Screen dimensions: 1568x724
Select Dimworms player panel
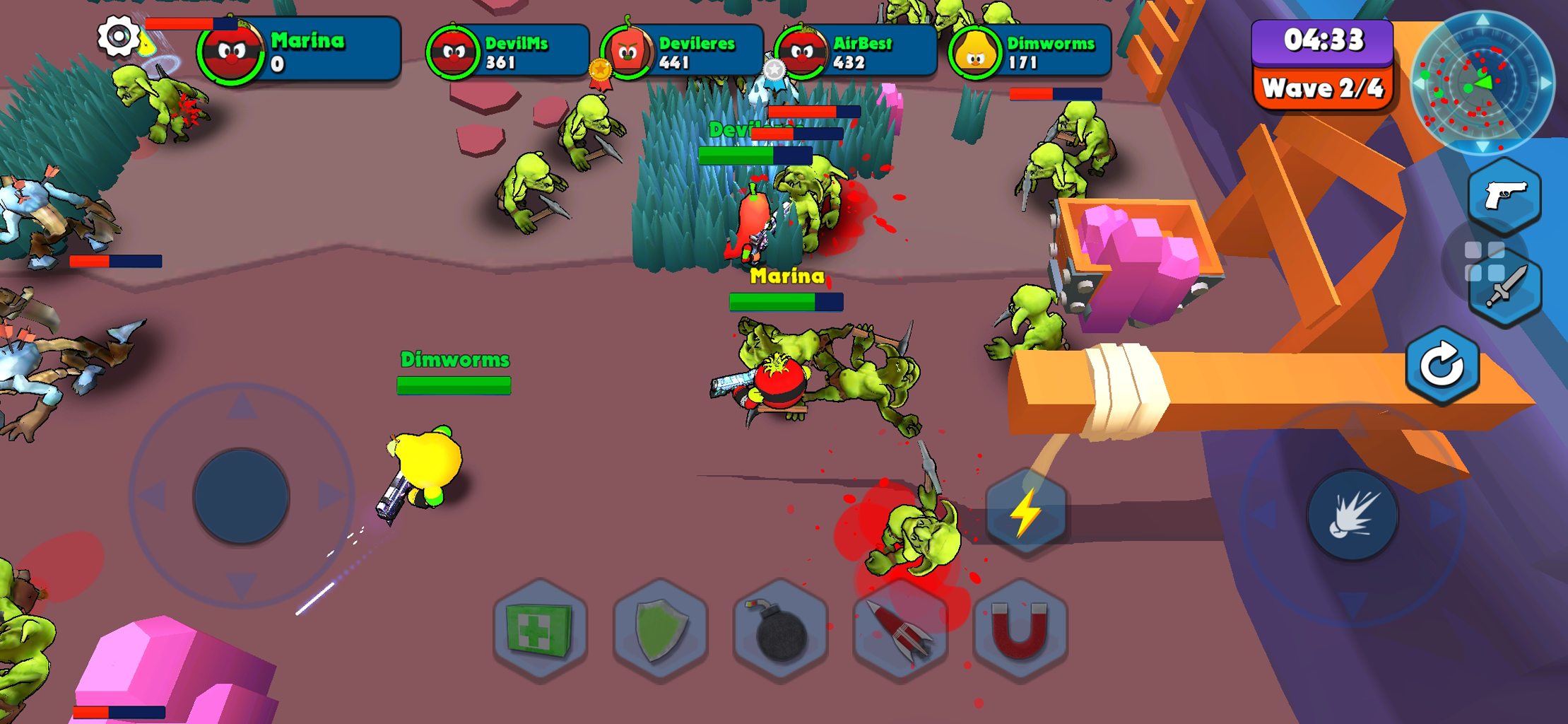click(x=1031, y=52)
